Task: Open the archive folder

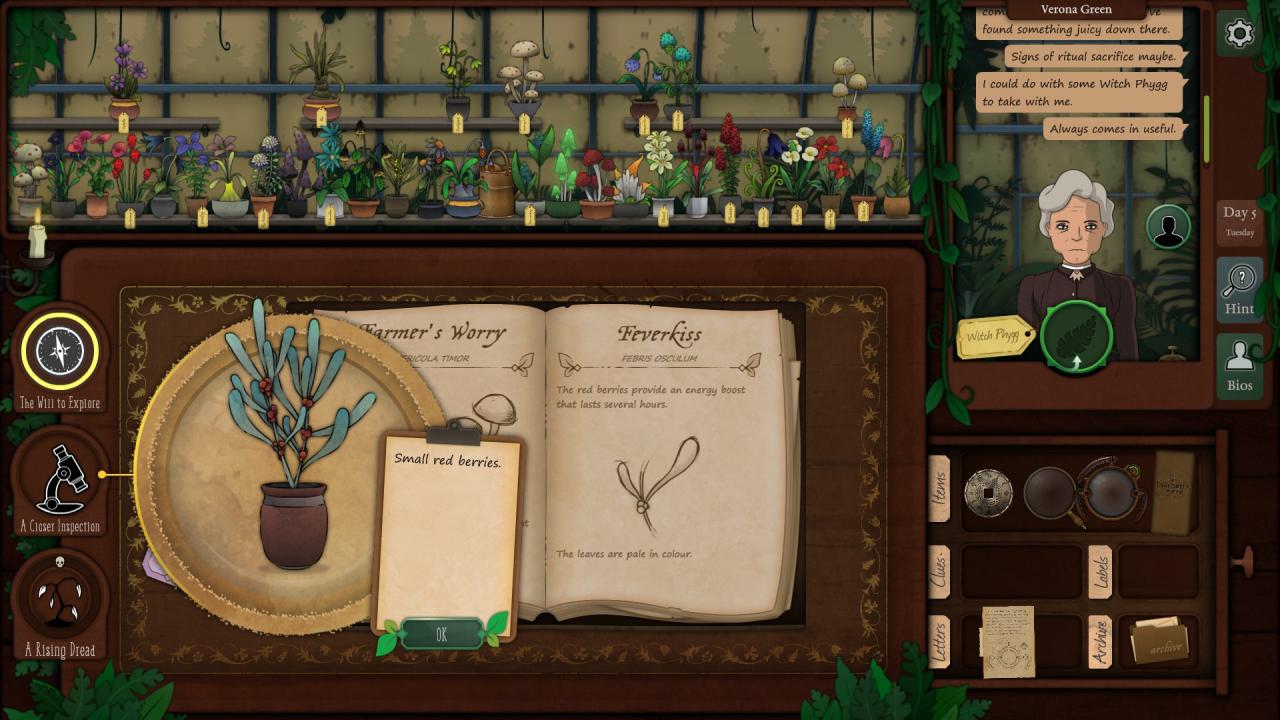Action: click(1160, 641)
